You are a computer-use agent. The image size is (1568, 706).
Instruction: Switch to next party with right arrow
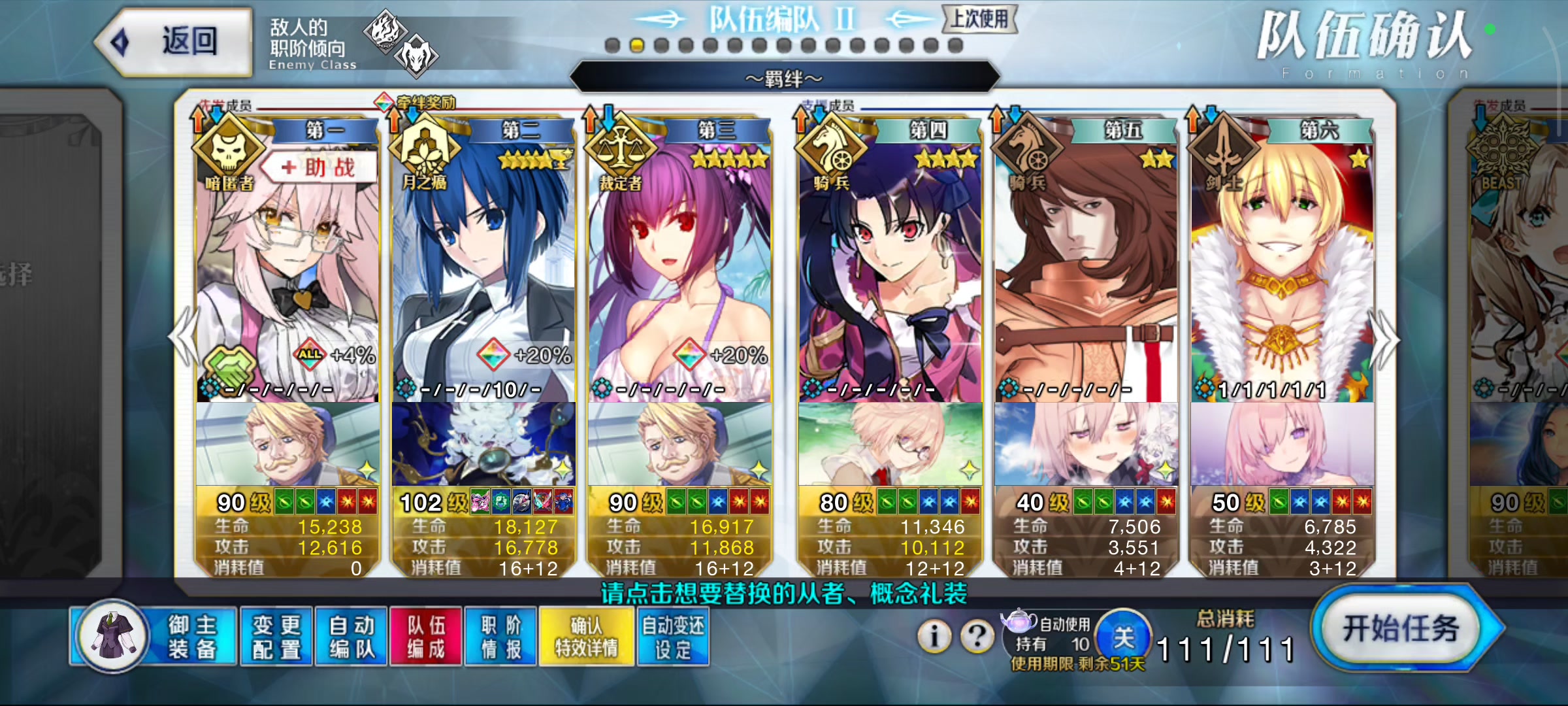1386,340
